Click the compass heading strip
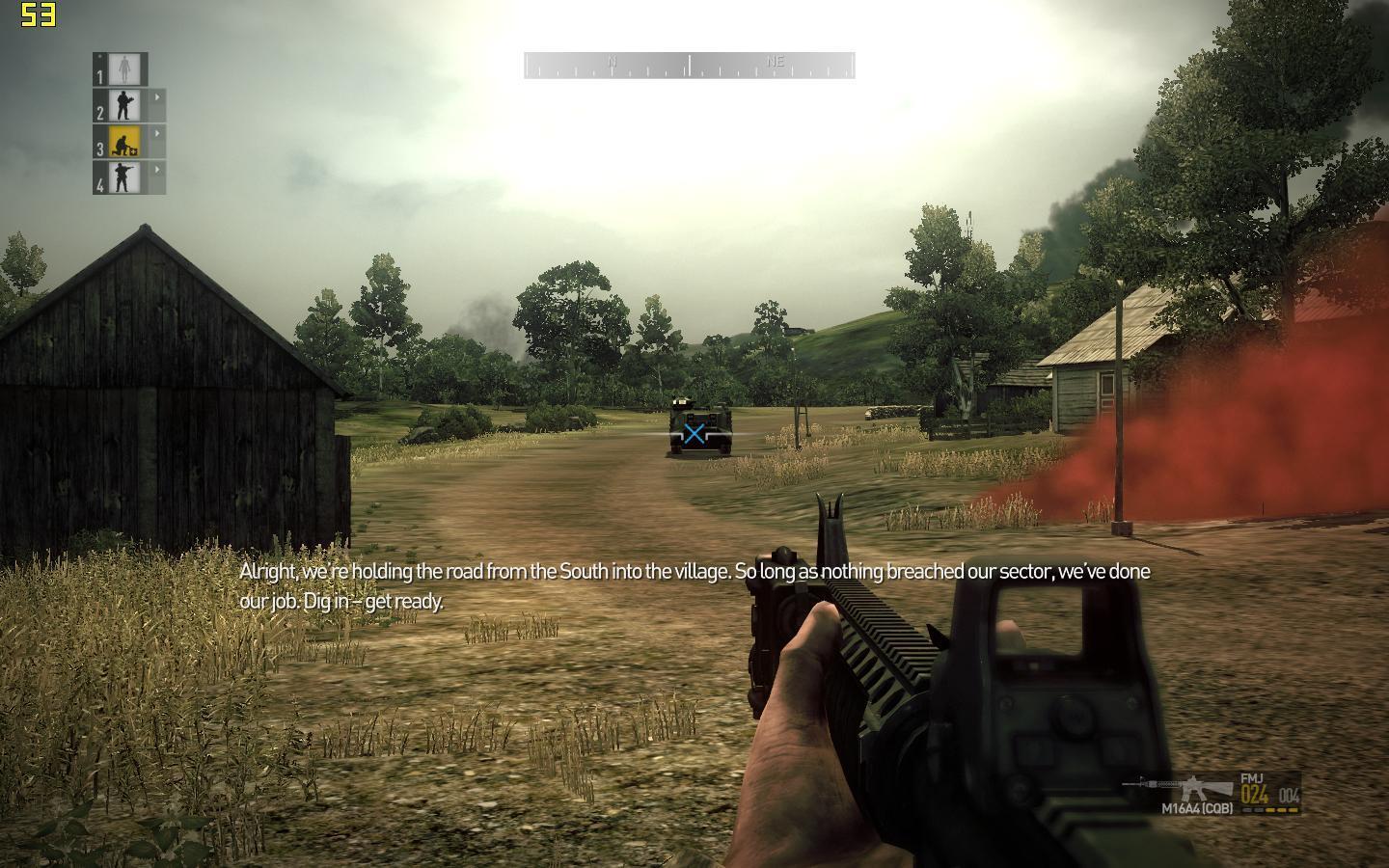 point(689,66)
